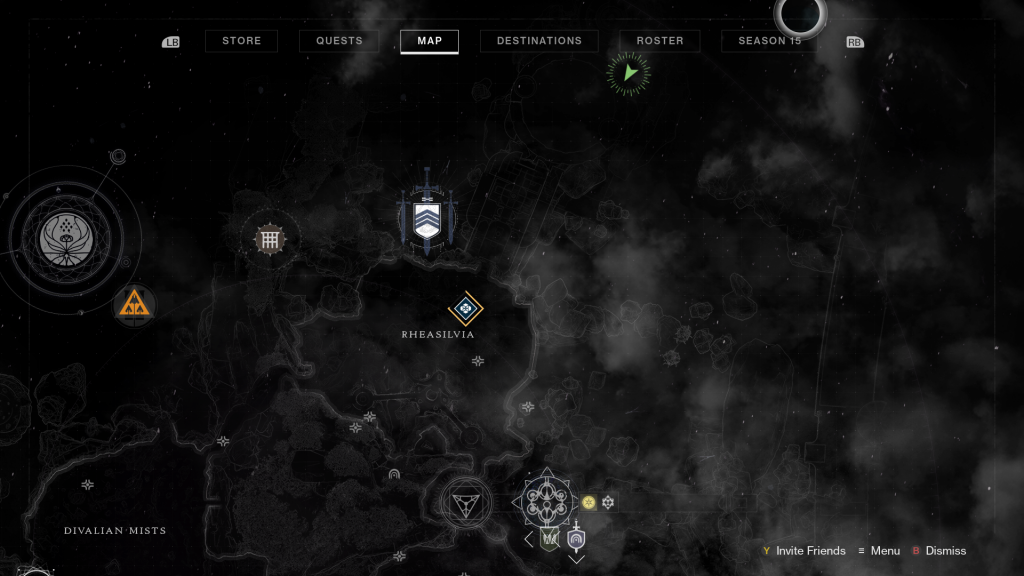Select the blue shield with swords emblem marker
The image size is (1024, 576).
[427, 218]
